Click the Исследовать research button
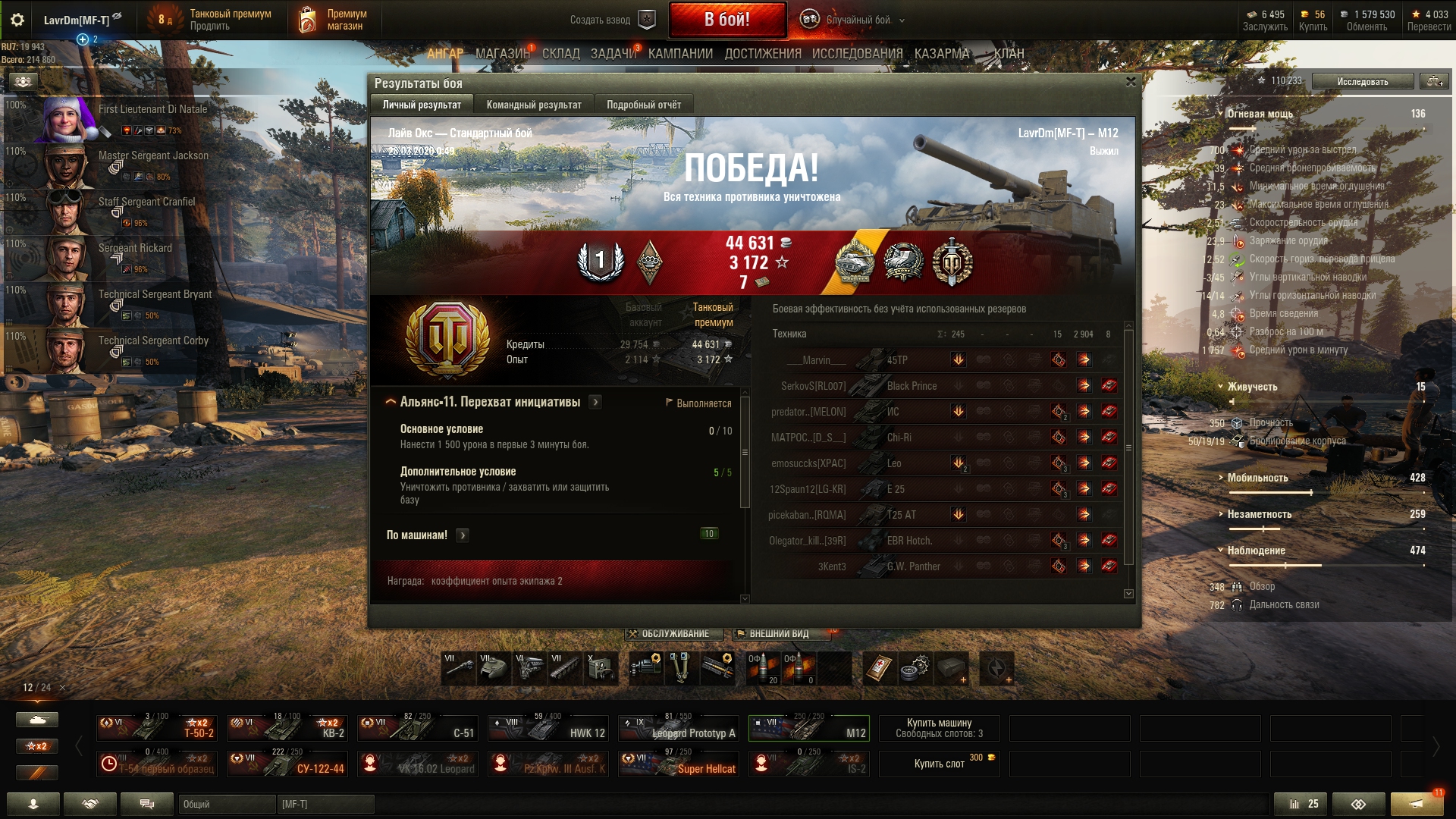Viewport: 1456px width, 819px height. (1362, 81)
